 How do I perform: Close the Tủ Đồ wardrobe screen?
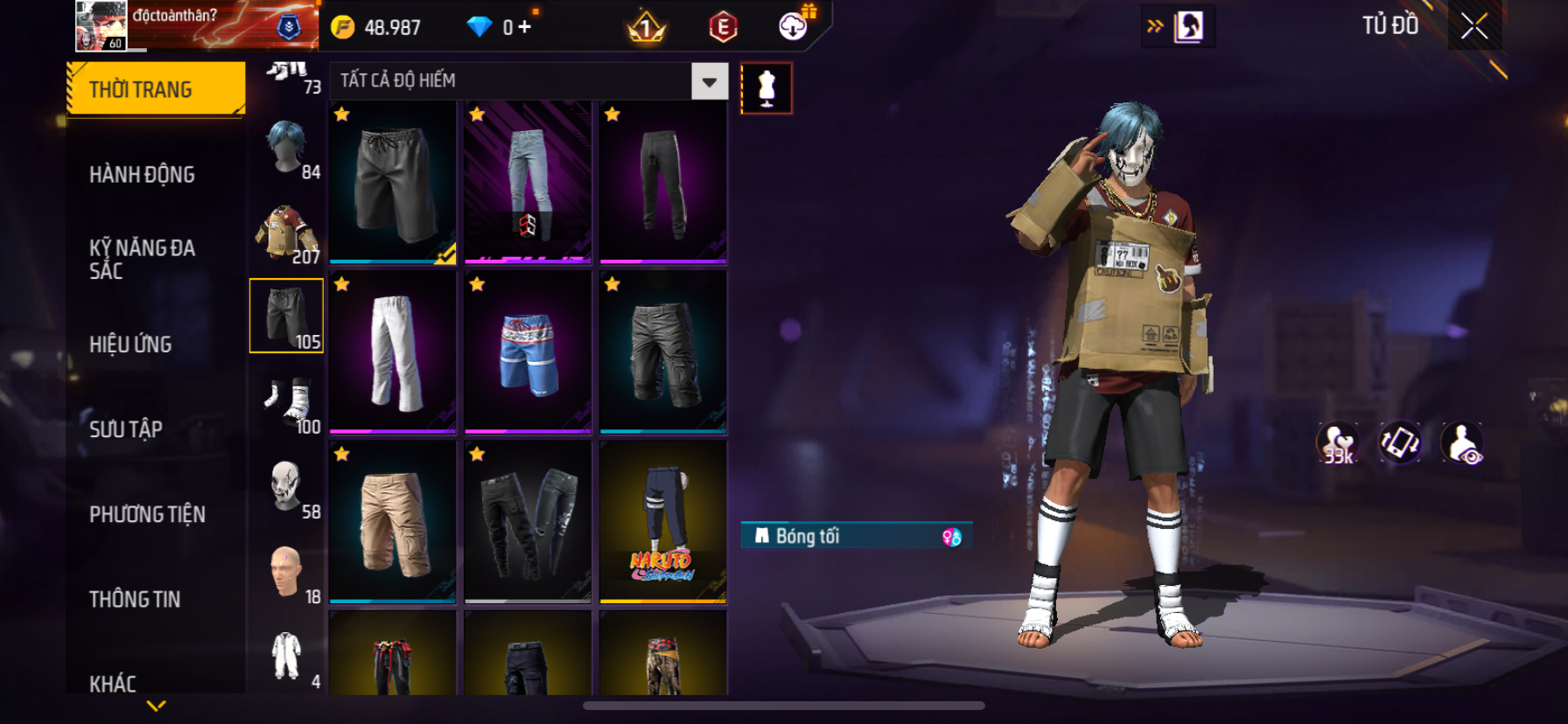[x=1474, y=26]
